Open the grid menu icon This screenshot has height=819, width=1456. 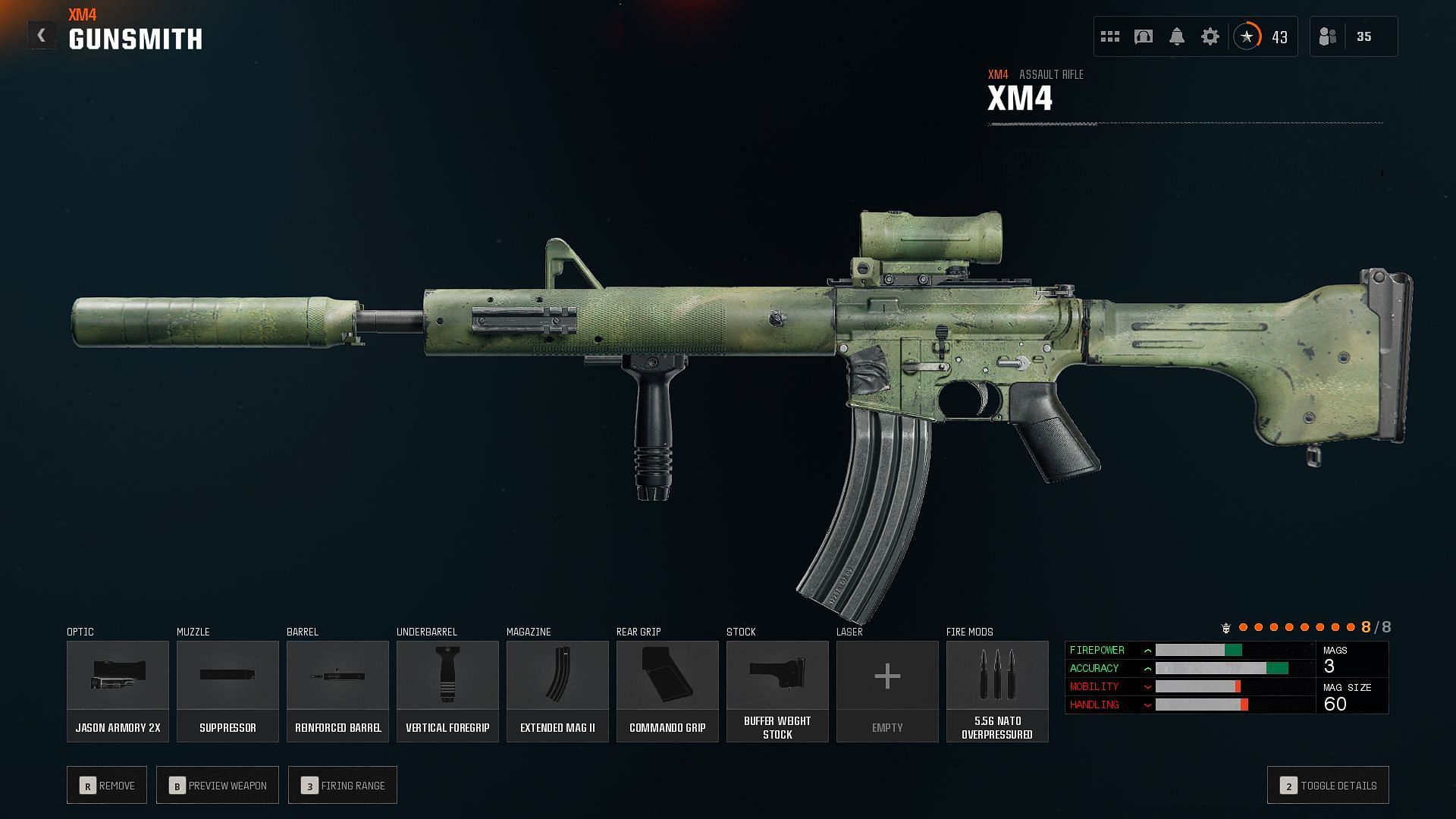[x=1110, y=36]
